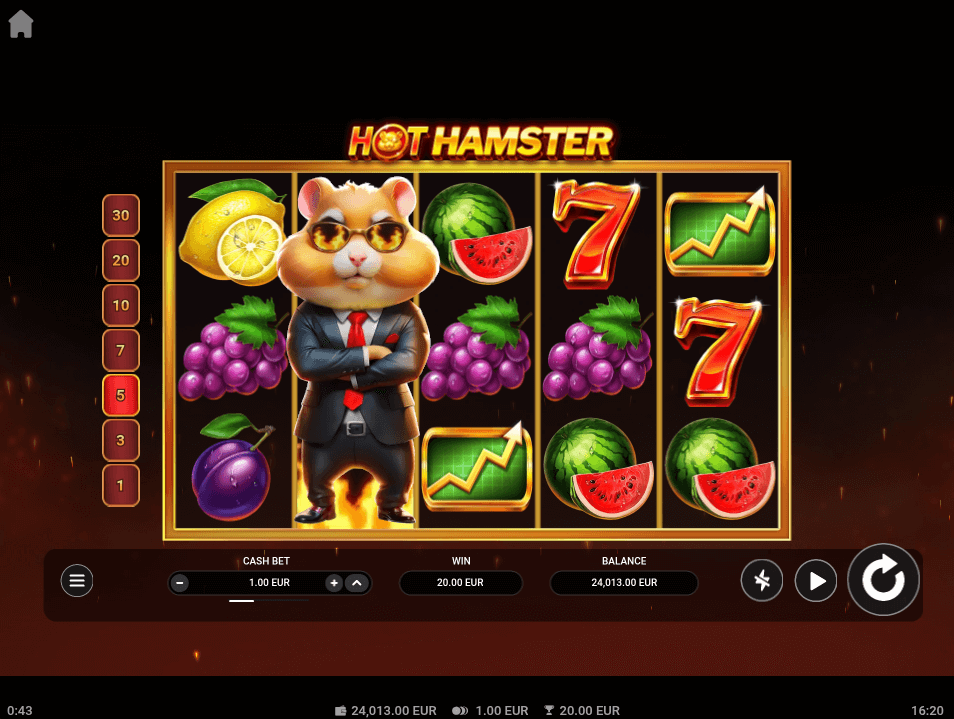954x719 pixels.
Task: Choose the 20 paylines option
Action: [121, 260]
